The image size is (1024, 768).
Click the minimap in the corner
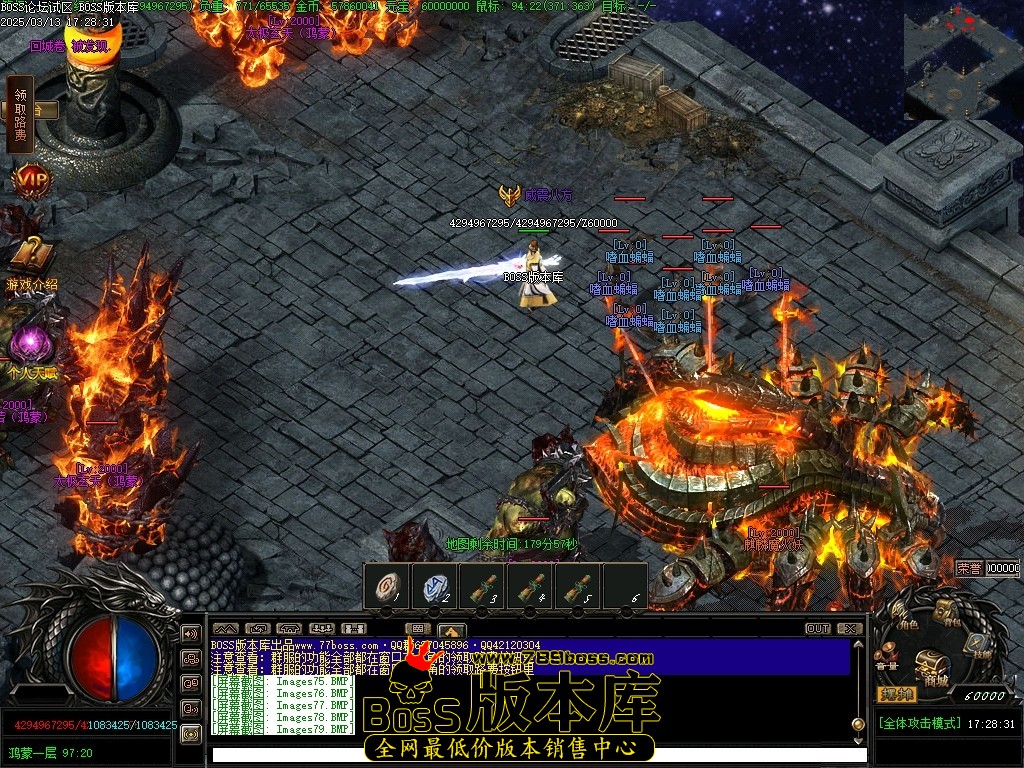962,60
